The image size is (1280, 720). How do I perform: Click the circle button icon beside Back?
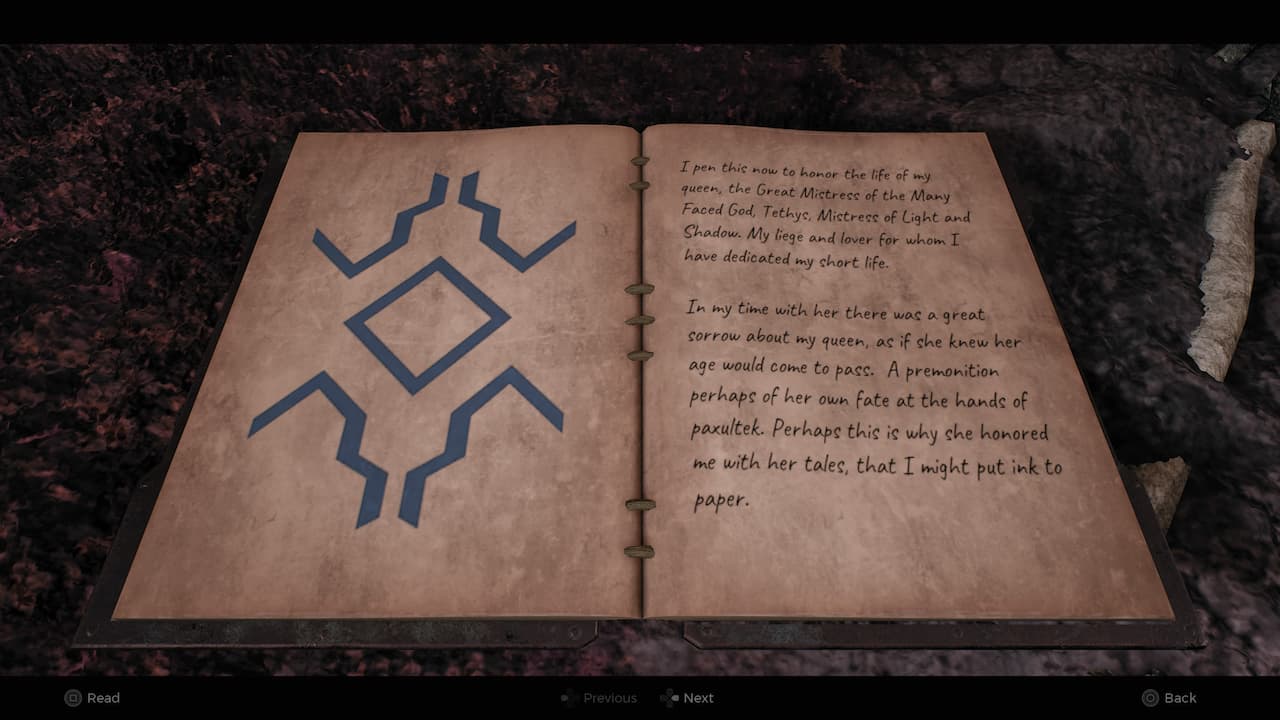pyautogui.click(x=1152, y=697)
